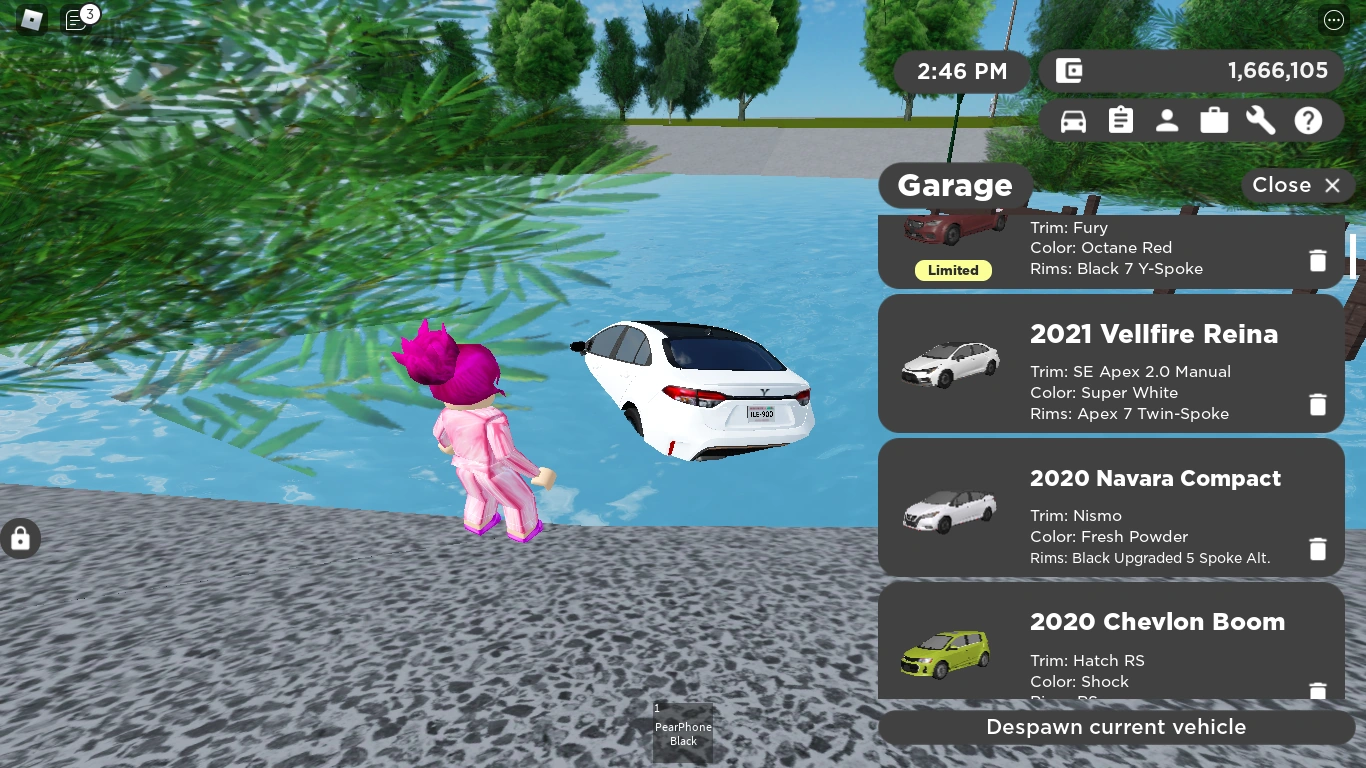Click the currency balance showing 1,666,105
The image size is (1366, 768).
1192,71
